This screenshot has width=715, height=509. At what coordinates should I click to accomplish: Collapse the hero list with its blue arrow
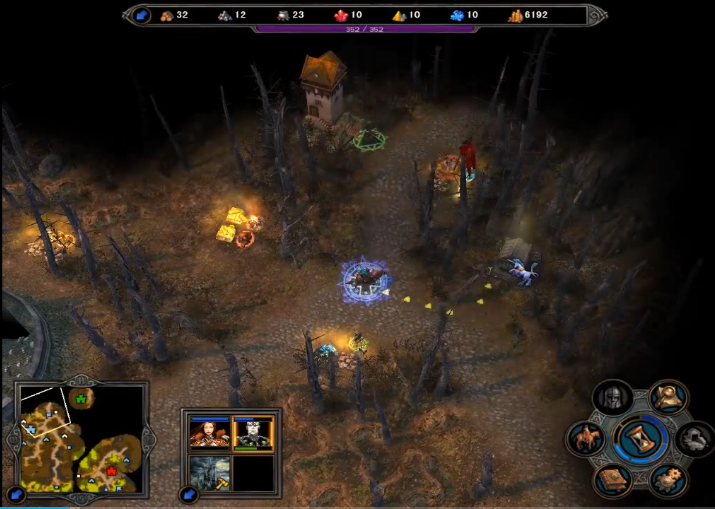[x=188, y=494]
